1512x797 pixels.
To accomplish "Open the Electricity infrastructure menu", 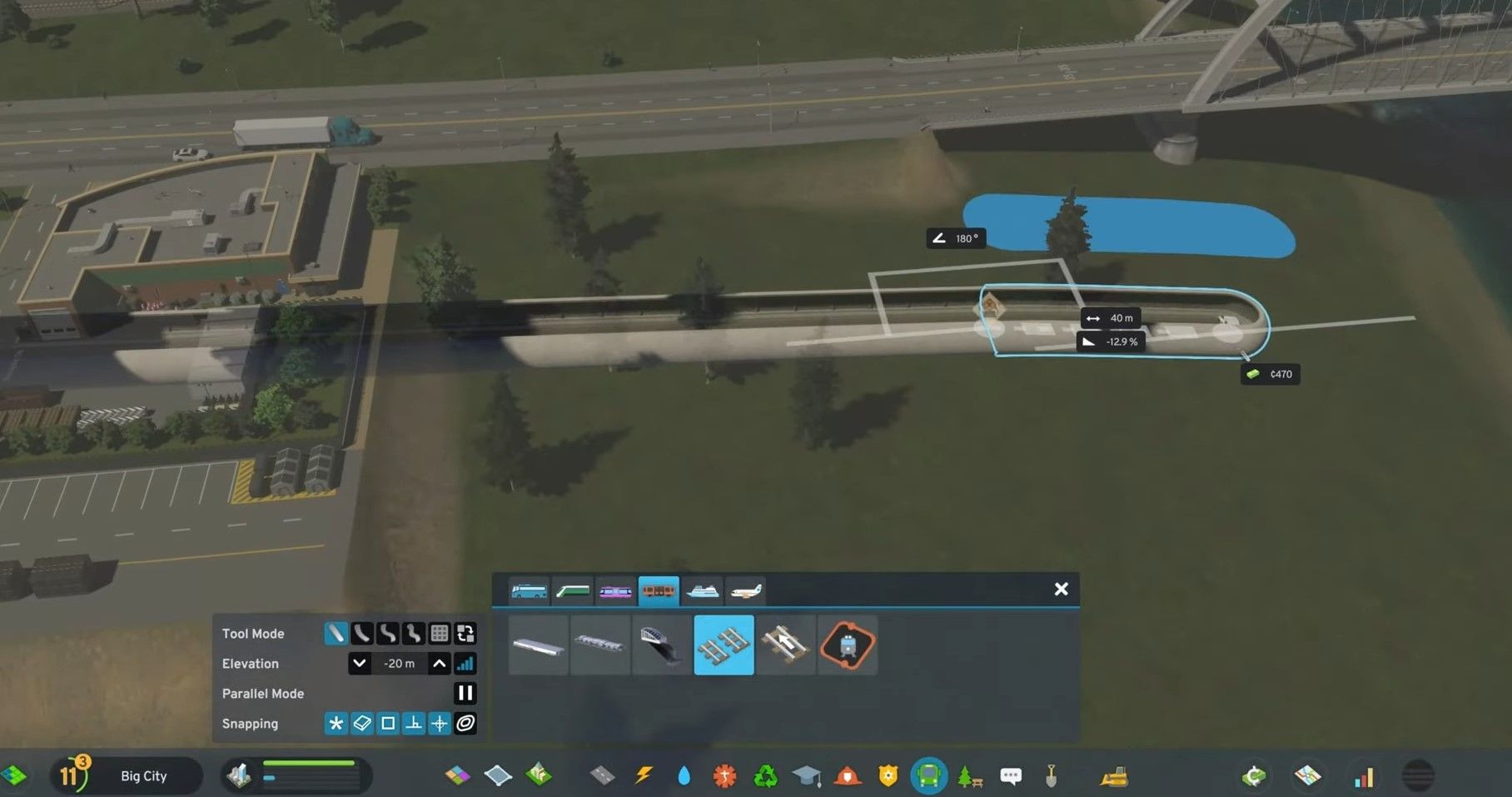I will point(643,775).
